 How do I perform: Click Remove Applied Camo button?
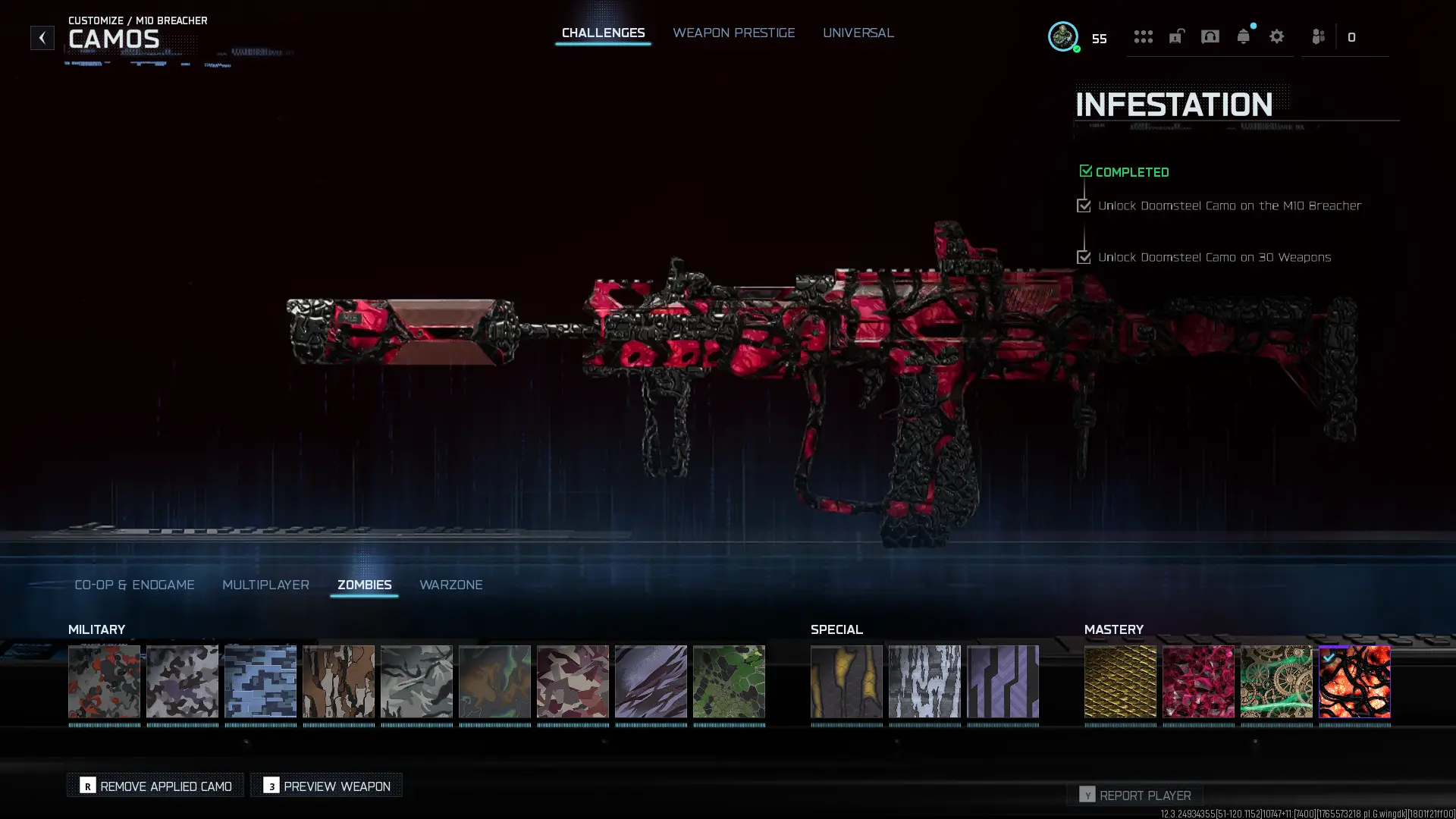click(x=155, y=786)
